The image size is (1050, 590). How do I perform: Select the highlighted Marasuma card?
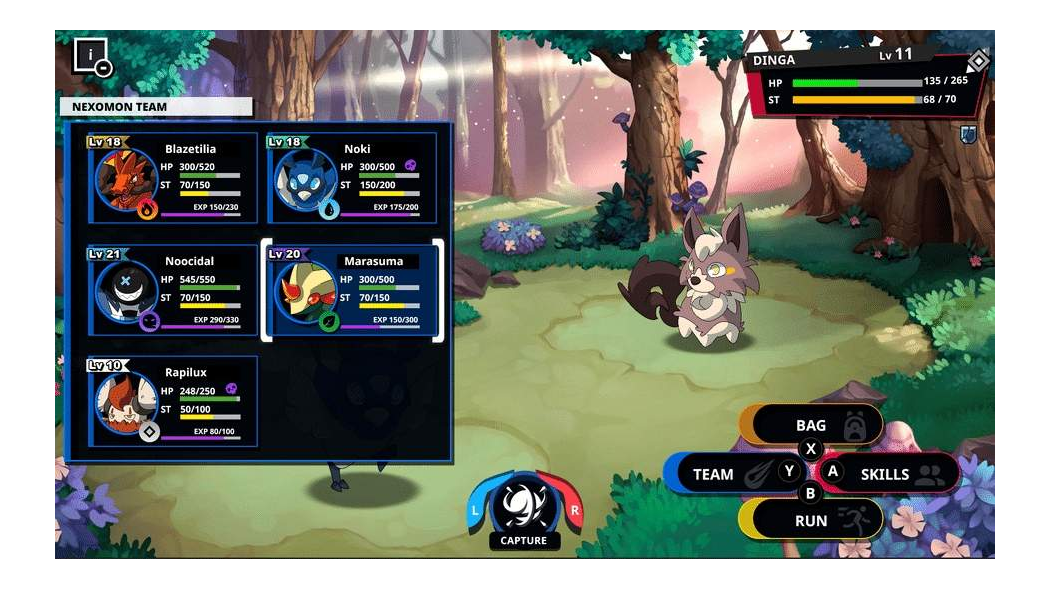[x=352, y=290]
